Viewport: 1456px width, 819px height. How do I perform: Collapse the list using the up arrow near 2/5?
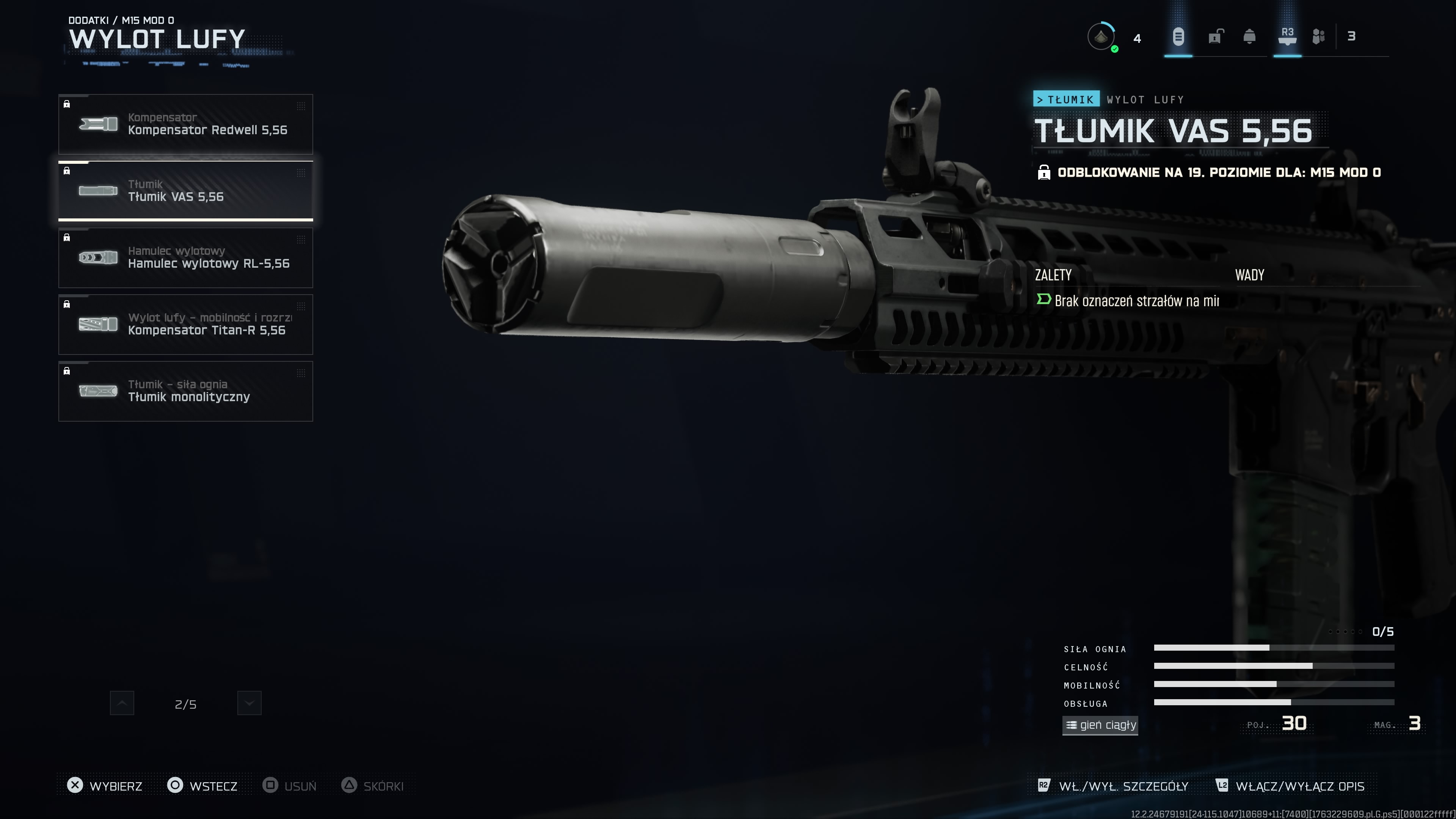pos(122,703)
